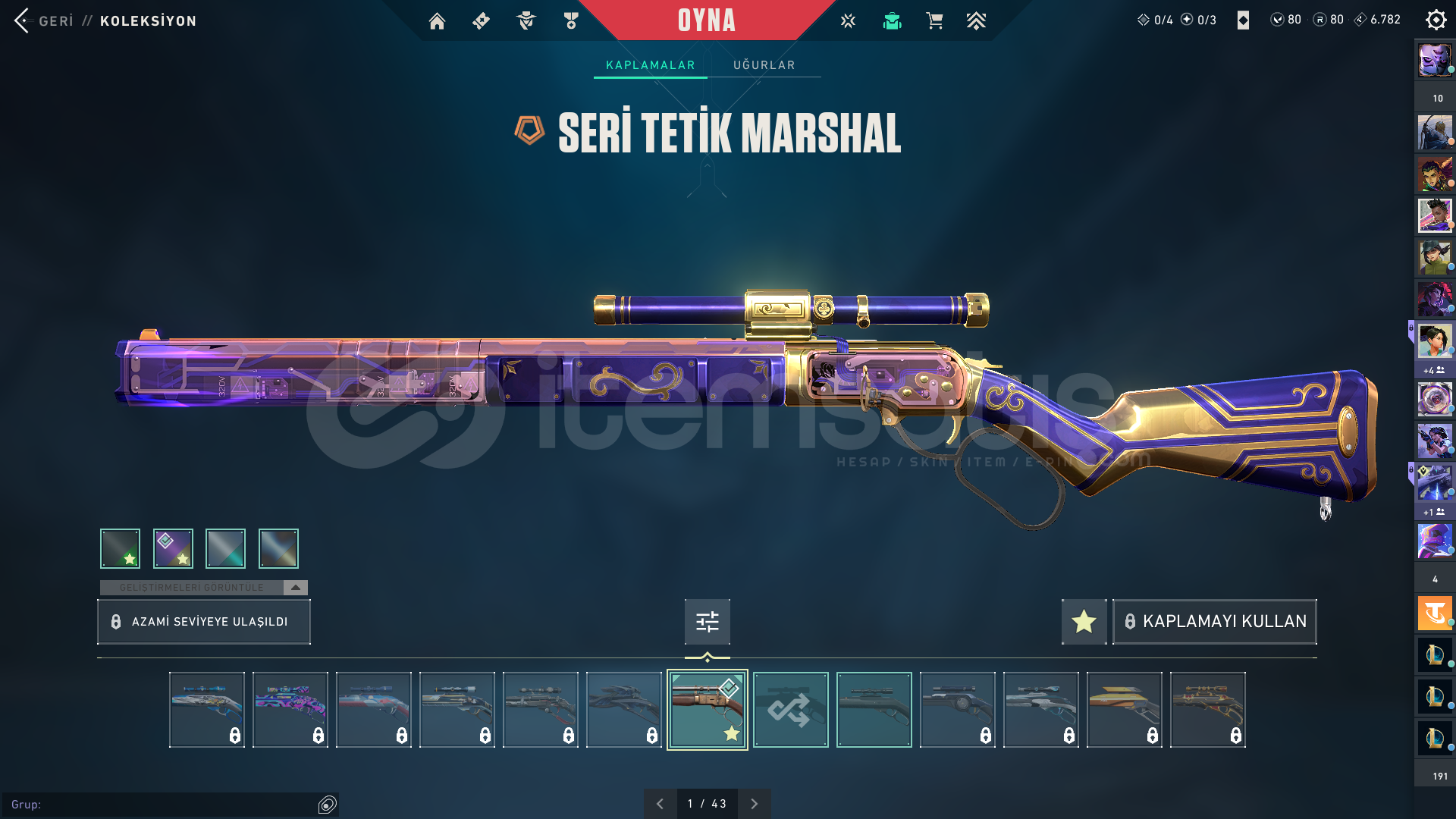Screen dimensions: 1456x819
Task: Open the settings gear icon
Action: point(1436,20)
